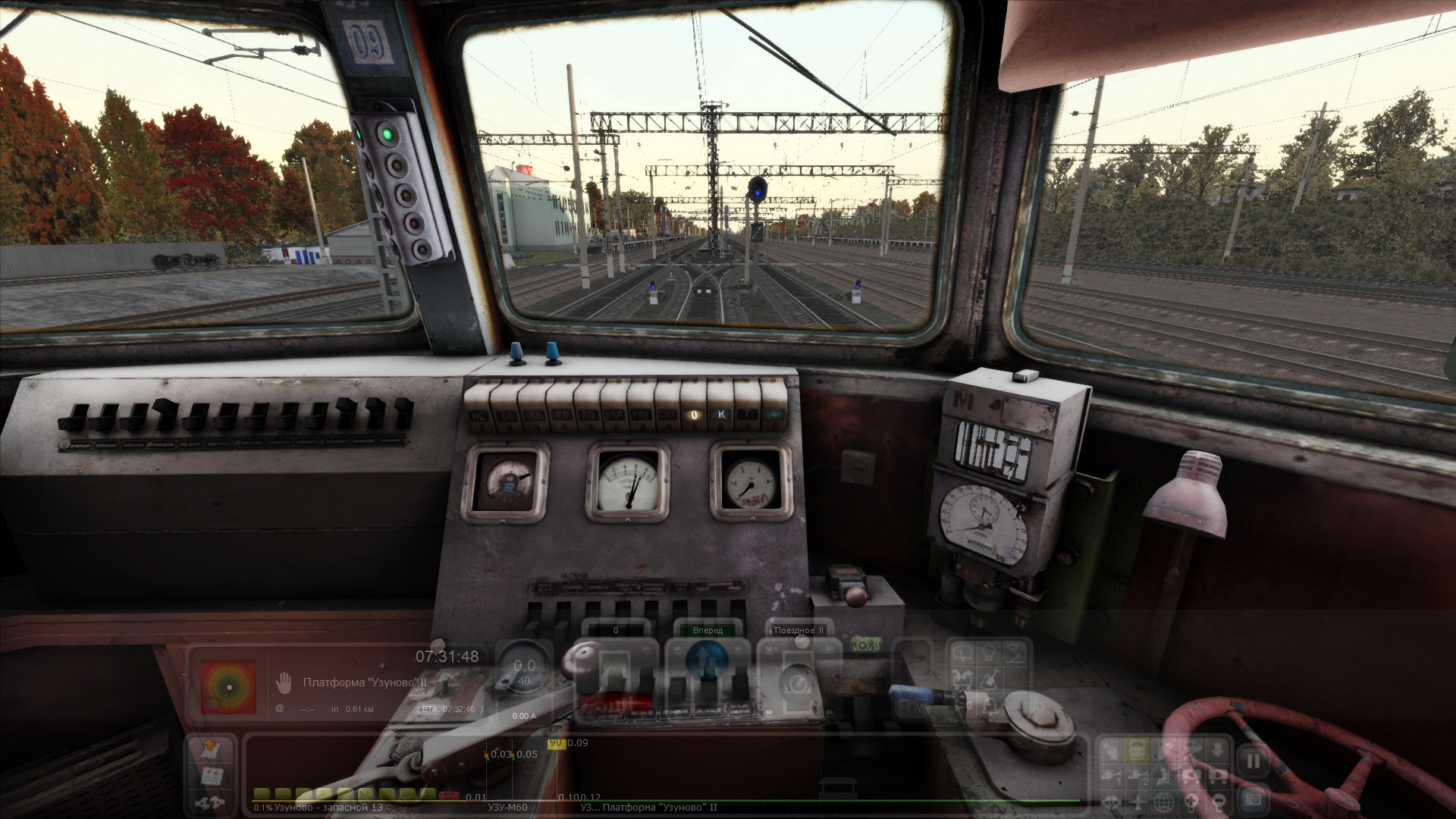Zoom out with the minus magnifier icon

[1216, 802]
